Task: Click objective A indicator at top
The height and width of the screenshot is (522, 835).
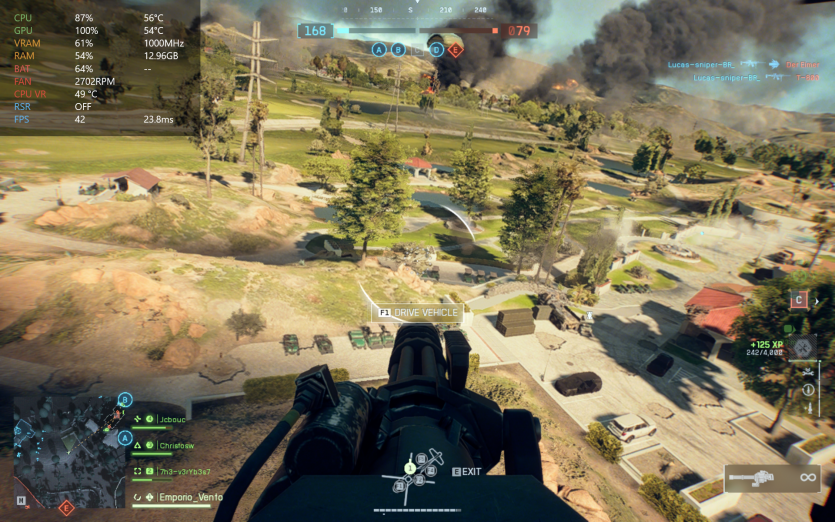Action: [379, 49]
